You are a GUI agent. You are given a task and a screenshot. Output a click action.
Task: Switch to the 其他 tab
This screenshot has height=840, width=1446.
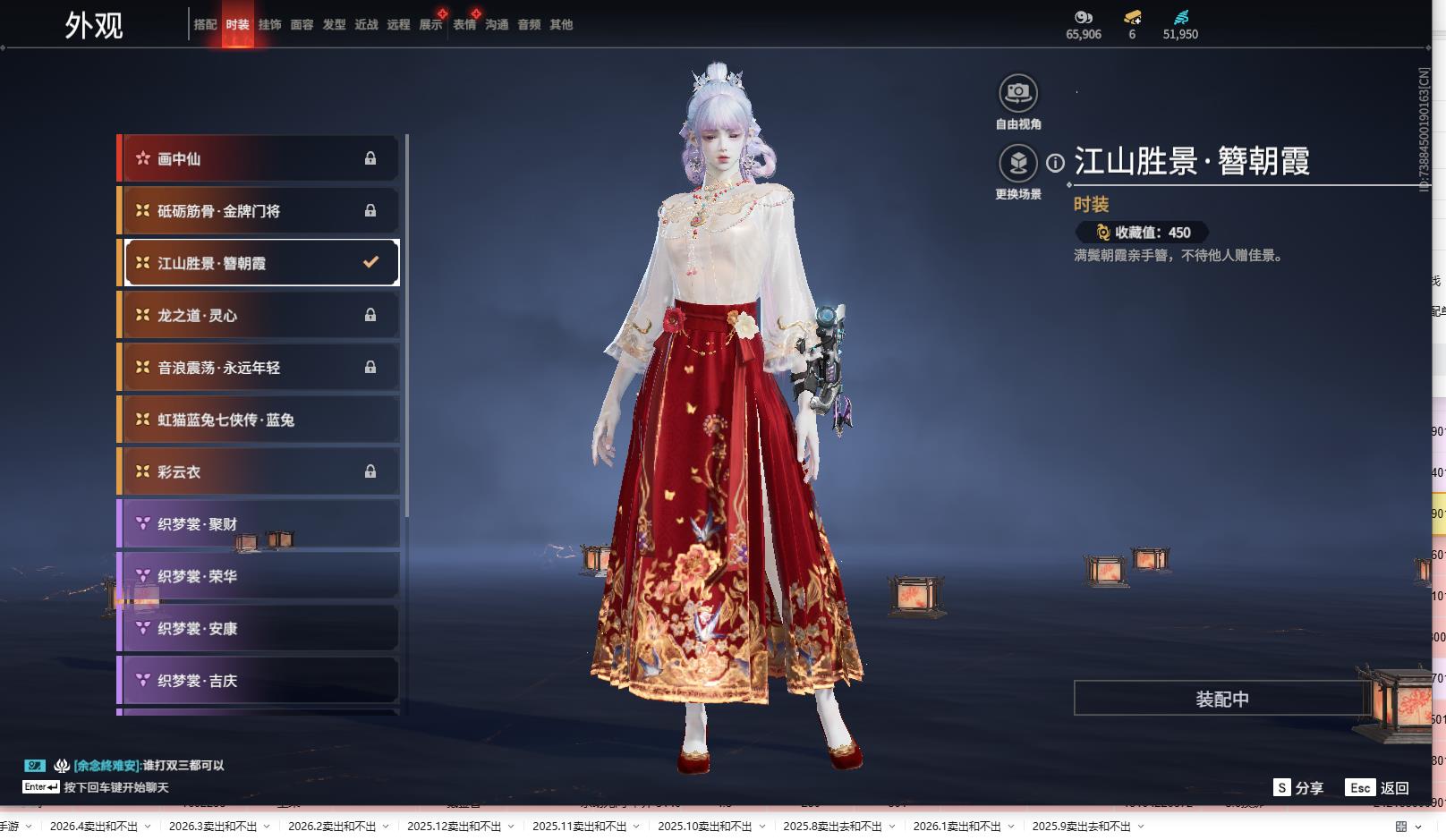[x=561, y=25]
